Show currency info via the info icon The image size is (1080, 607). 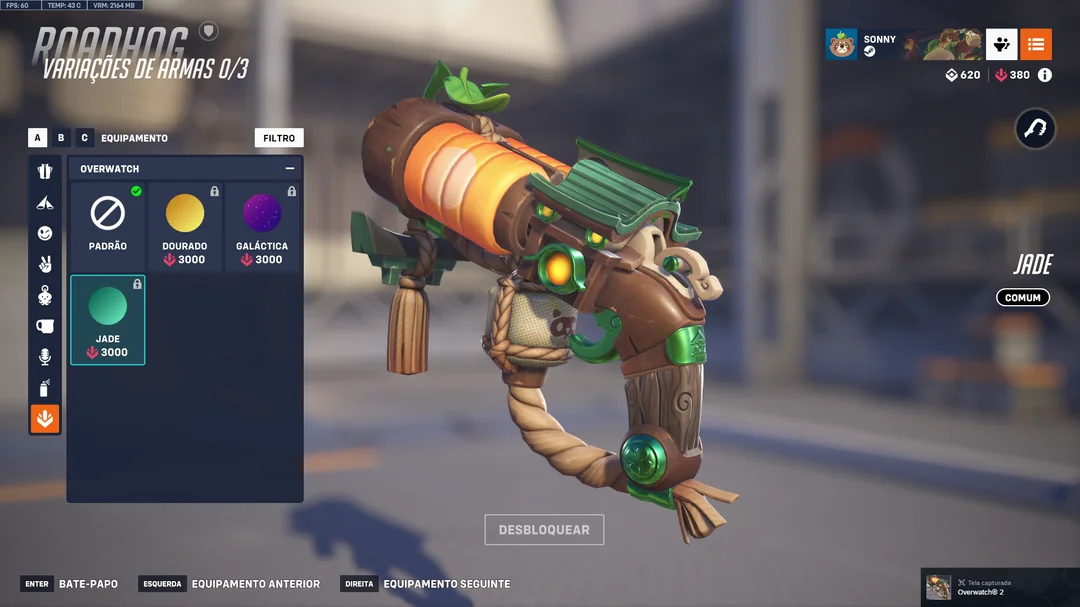point(1045,75)
